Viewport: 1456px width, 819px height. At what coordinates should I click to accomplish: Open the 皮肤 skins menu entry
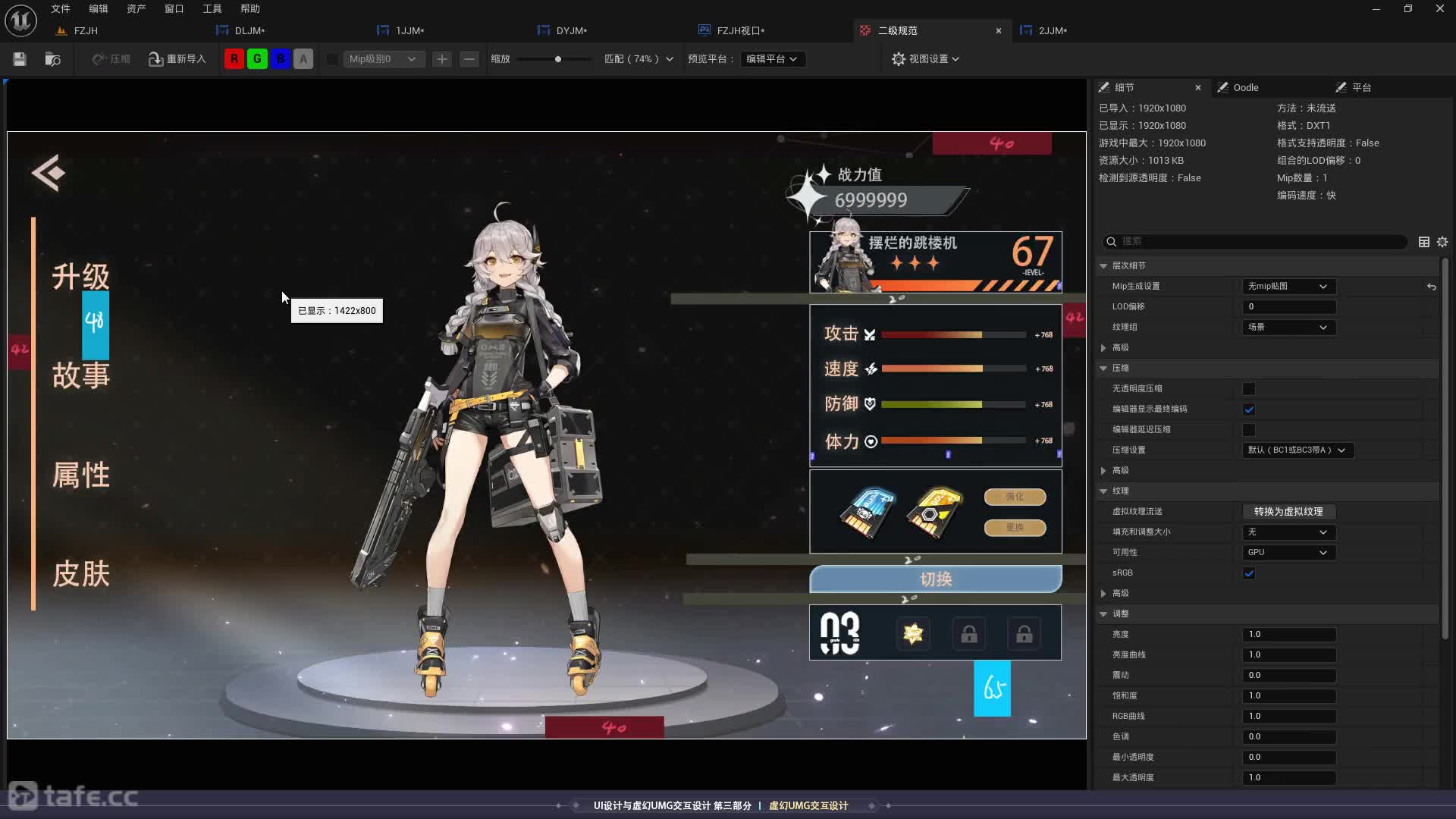[x=80, y=574]
